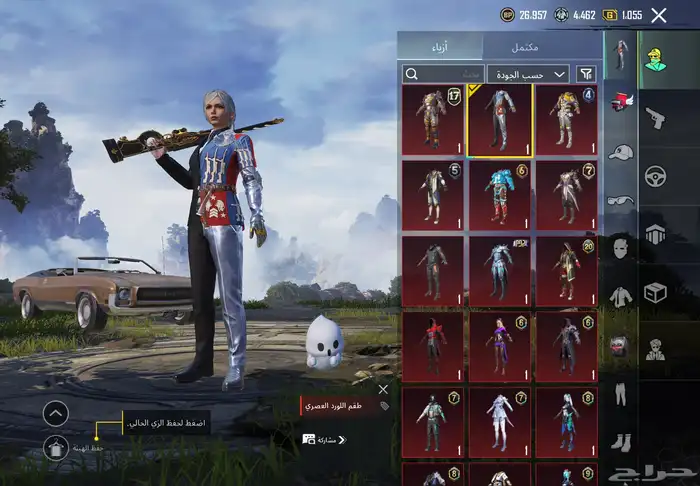Share the outfit via مشاركة
Viewport: 700px width, 486px height.
click(325, 439)
